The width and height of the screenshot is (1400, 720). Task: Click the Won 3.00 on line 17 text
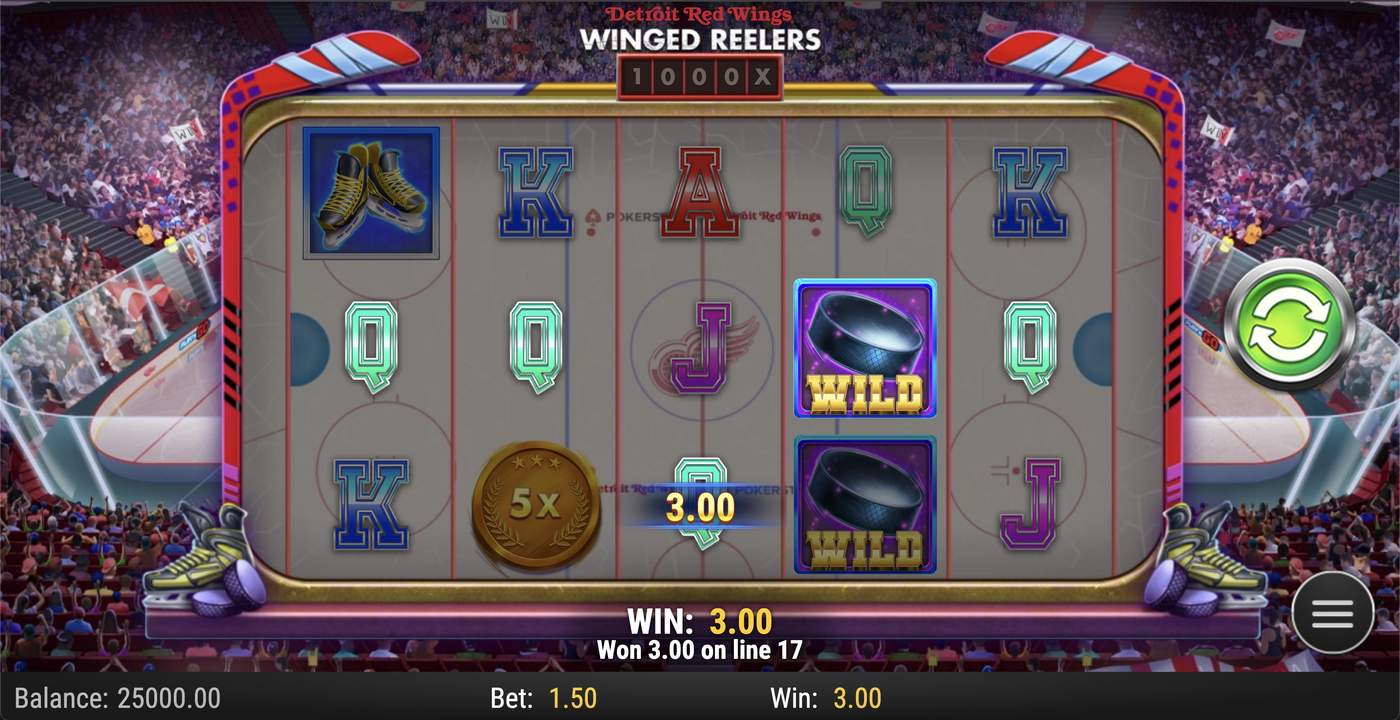point(700,650)
